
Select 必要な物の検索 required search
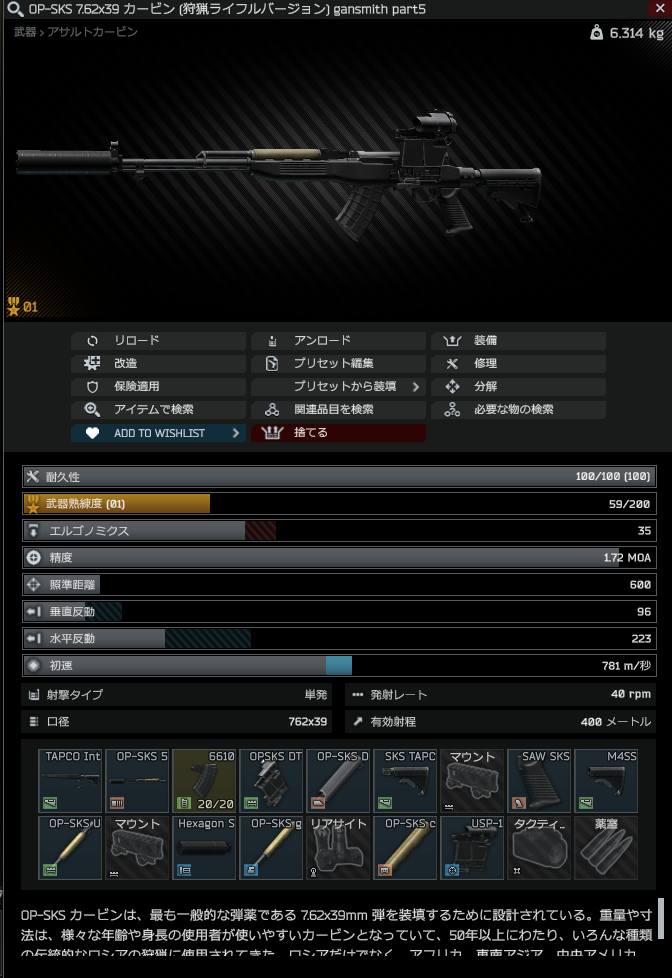pyautogui.click(x=518, y=410)
